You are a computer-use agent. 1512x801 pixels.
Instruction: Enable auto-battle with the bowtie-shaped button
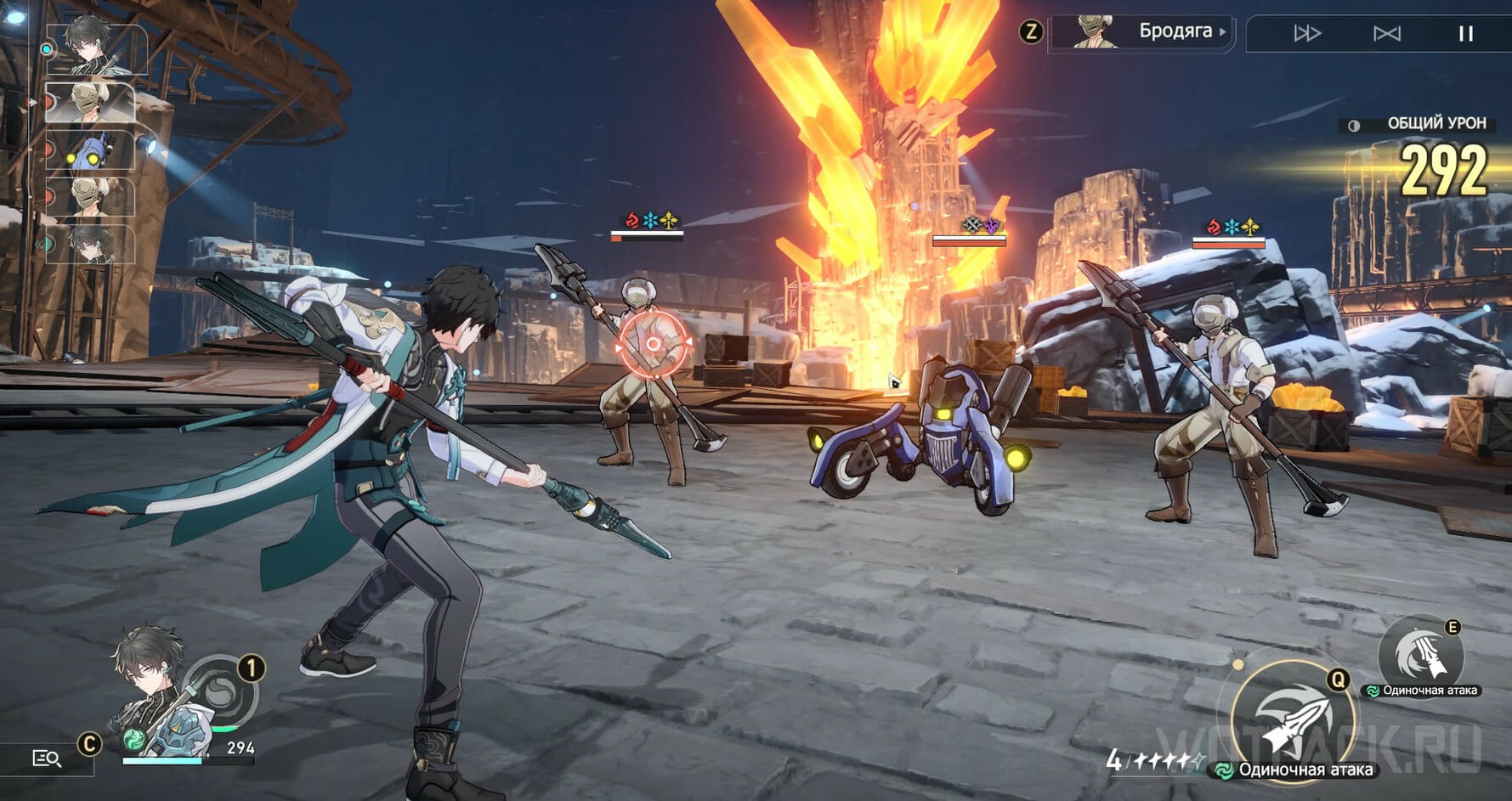[1386, 33]
